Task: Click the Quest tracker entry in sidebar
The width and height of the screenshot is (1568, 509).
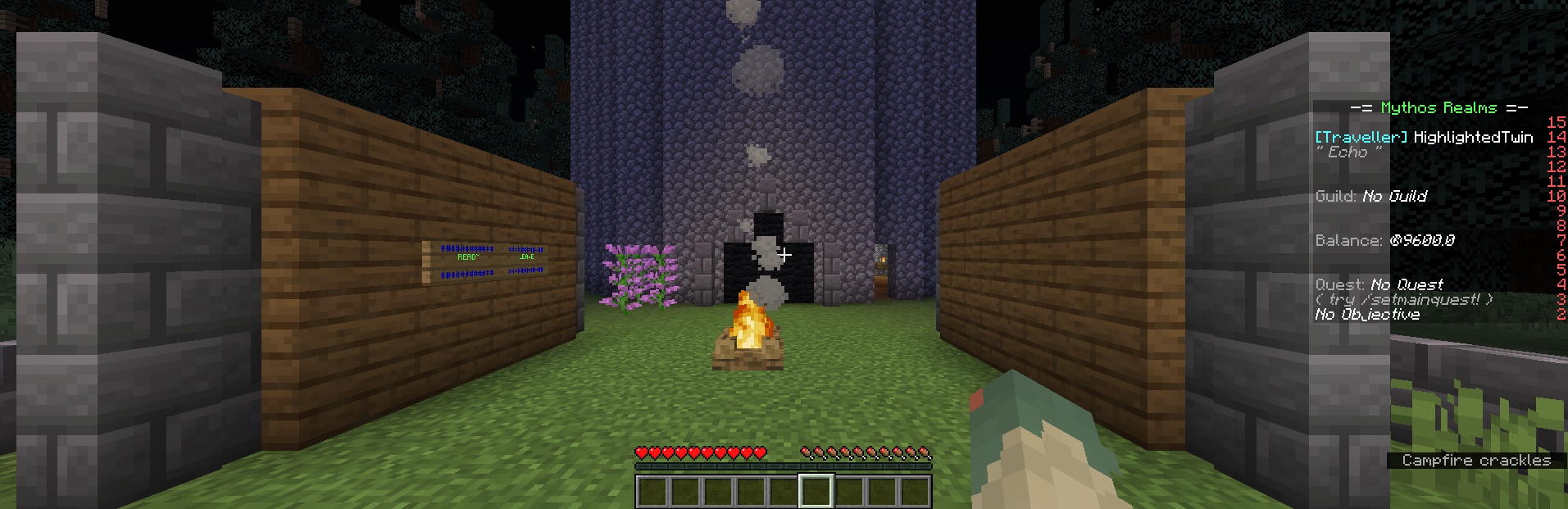Action: [1379, 284]
